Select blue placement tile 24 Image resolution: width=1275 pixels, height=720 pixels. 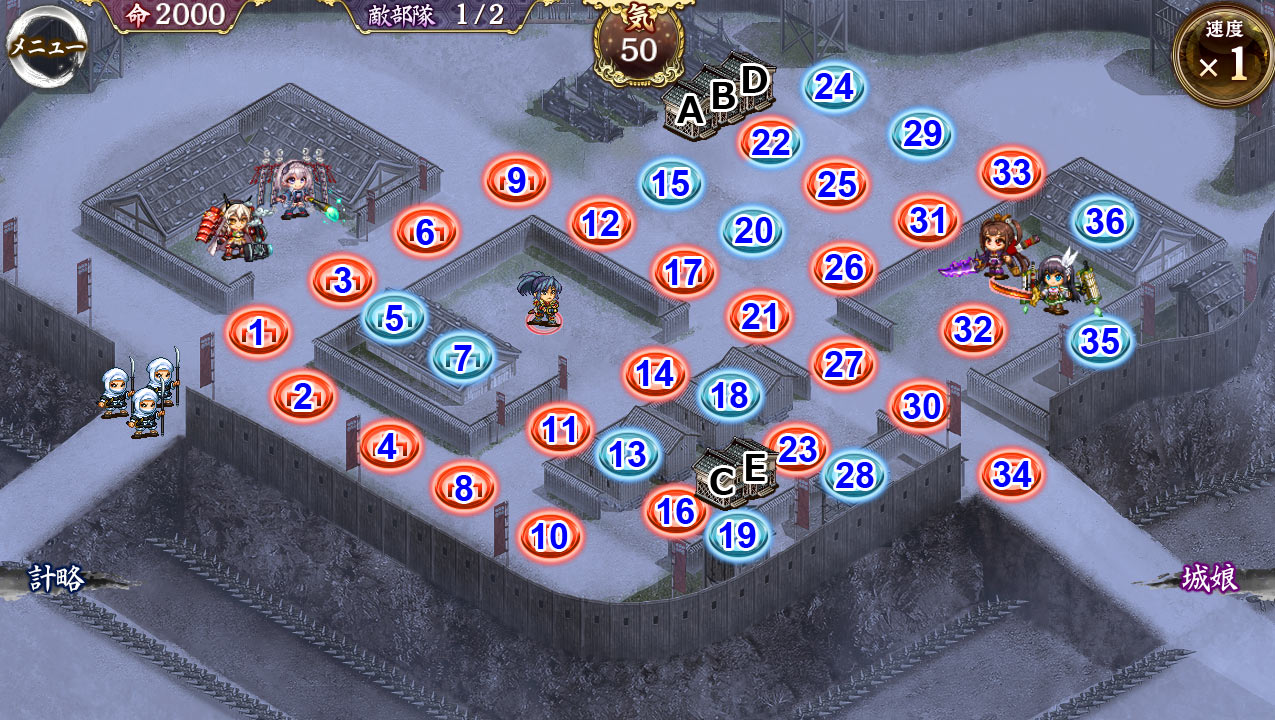(x=834, y=88)
